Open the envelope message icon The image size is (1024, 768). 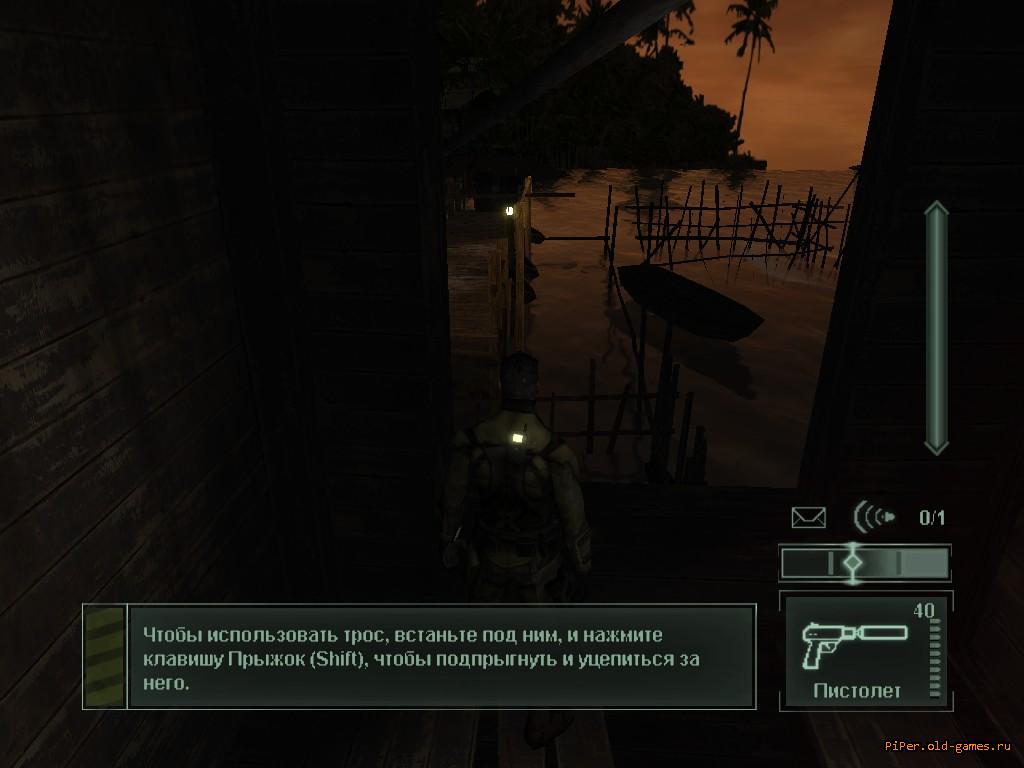808,517
